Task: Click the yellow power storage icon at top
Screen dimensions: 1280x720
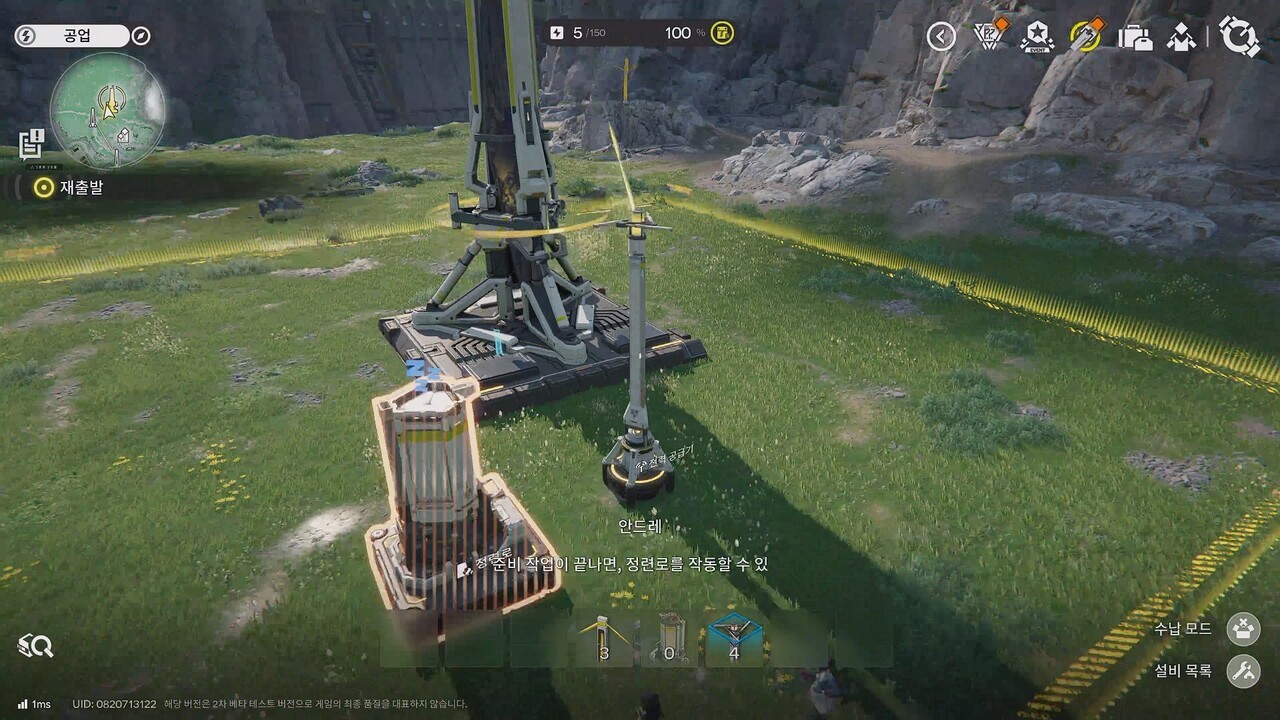Action: [x=722, y=33]
